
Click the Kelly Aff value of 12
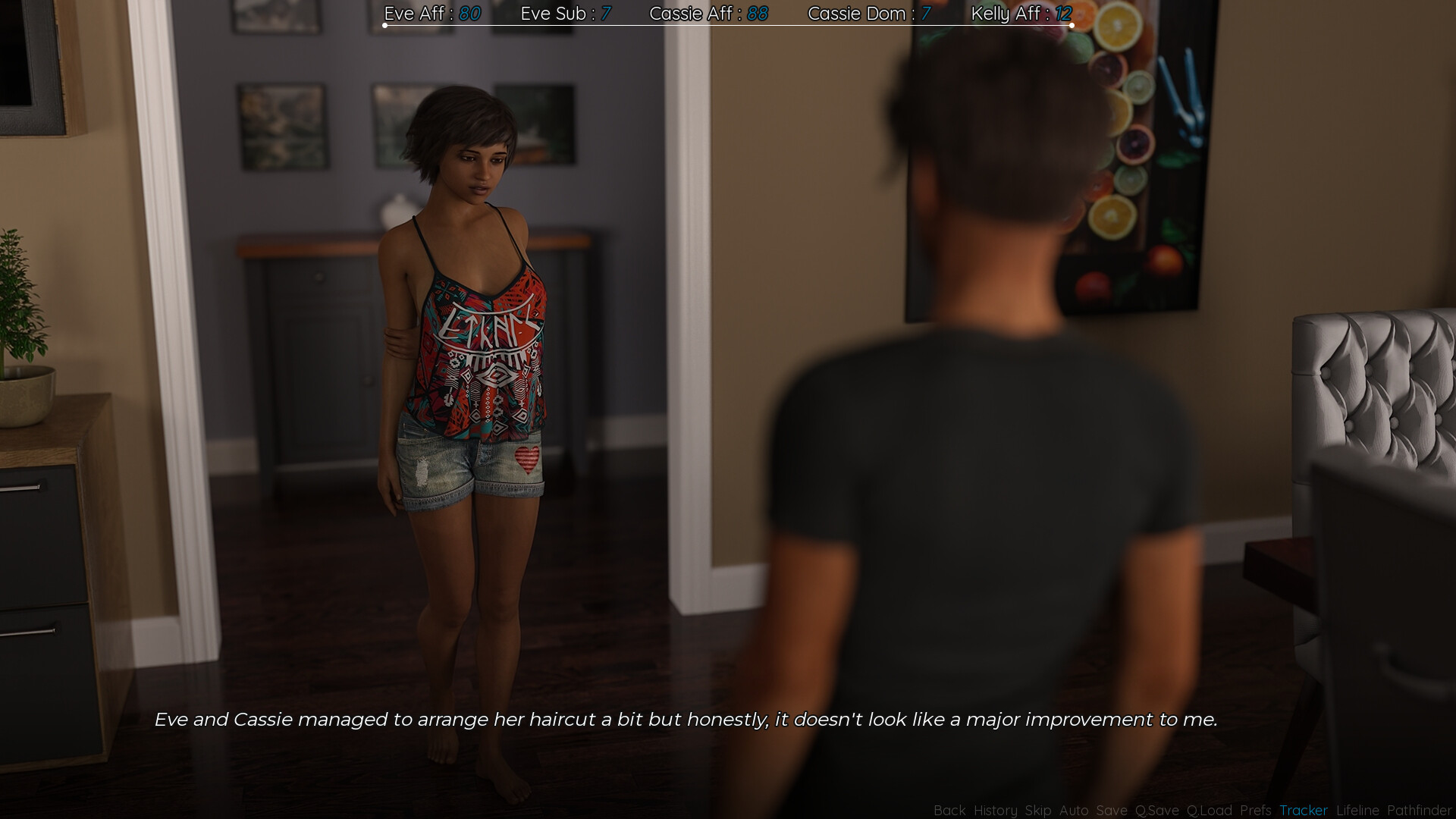[x=1063, y=14]
